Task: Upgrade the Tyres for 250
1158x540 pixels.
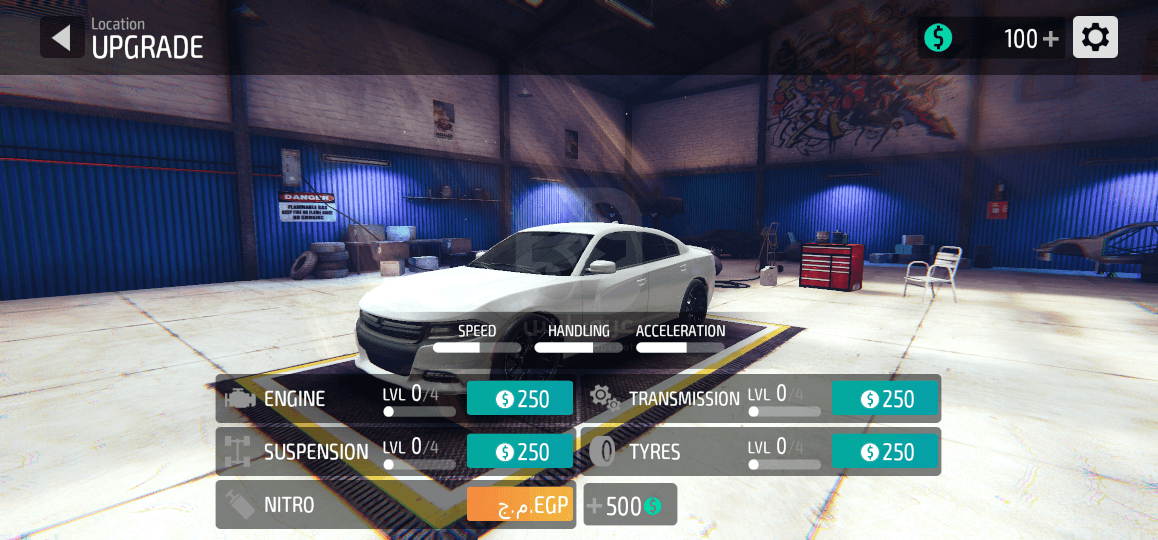Action: (885, 452)
